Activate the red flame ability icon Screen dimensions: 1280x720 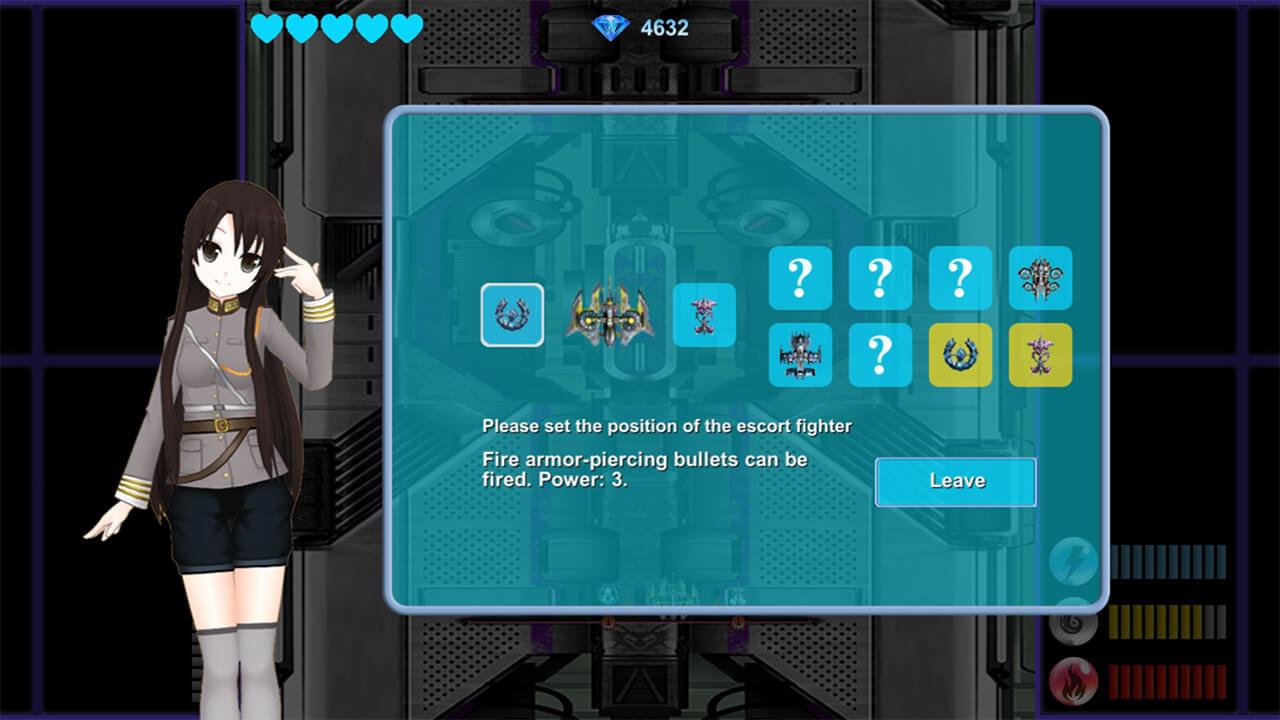1073,682
